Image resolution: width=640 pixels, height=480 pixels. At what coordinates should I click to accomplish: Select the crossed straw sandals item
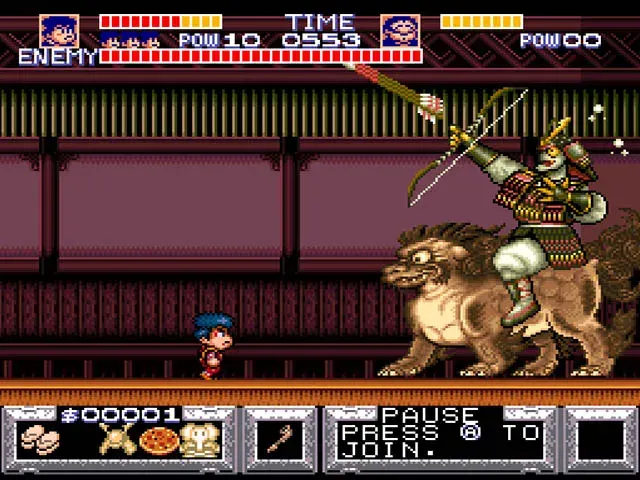(117, 439)
